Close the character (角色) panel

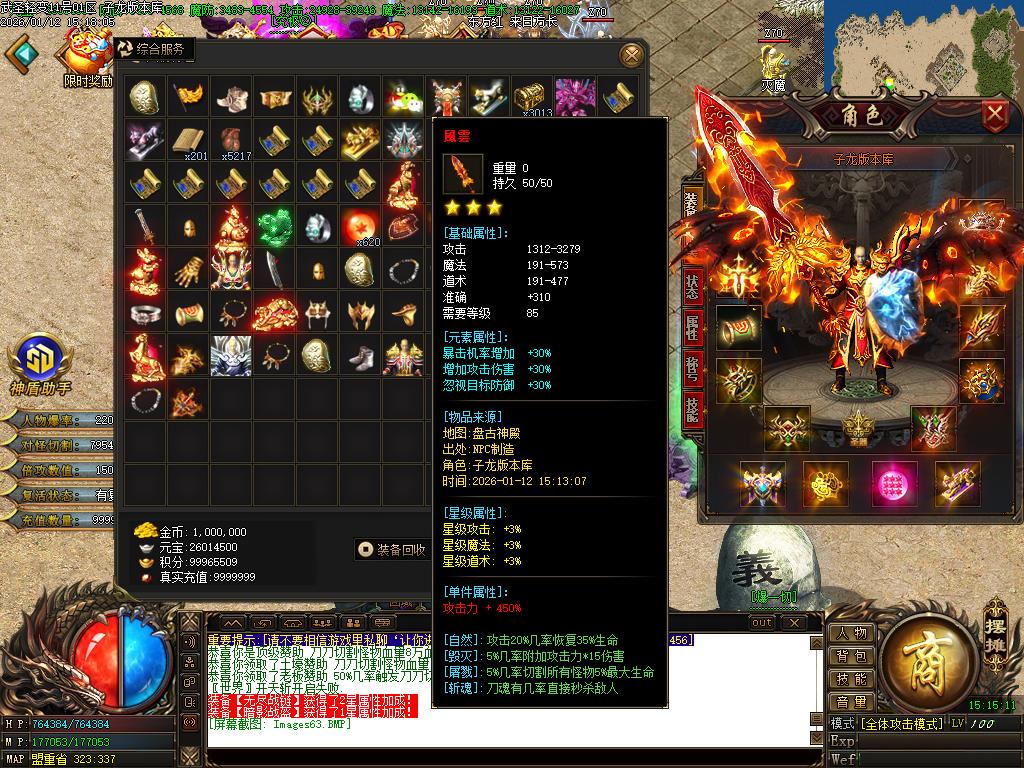click(x=994, y=115)
